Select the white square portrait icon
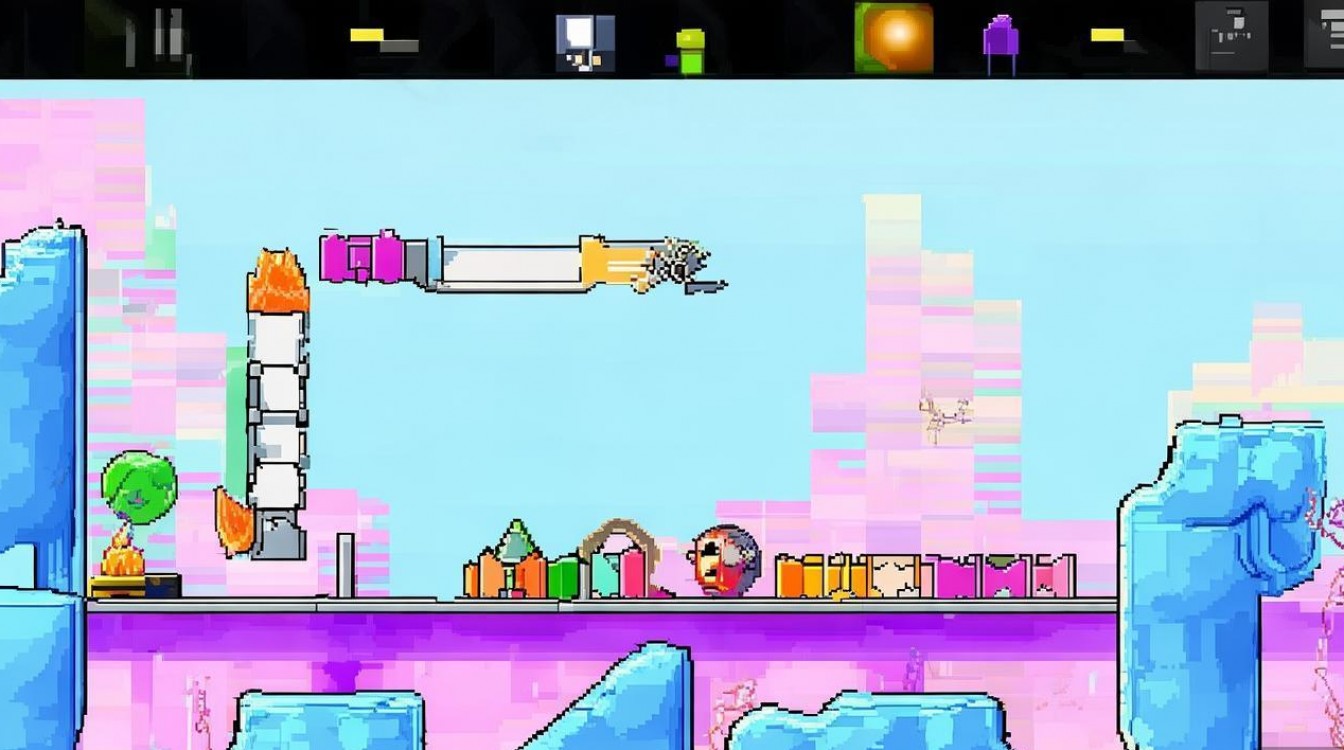1344x750 pixels. point(585,42)
